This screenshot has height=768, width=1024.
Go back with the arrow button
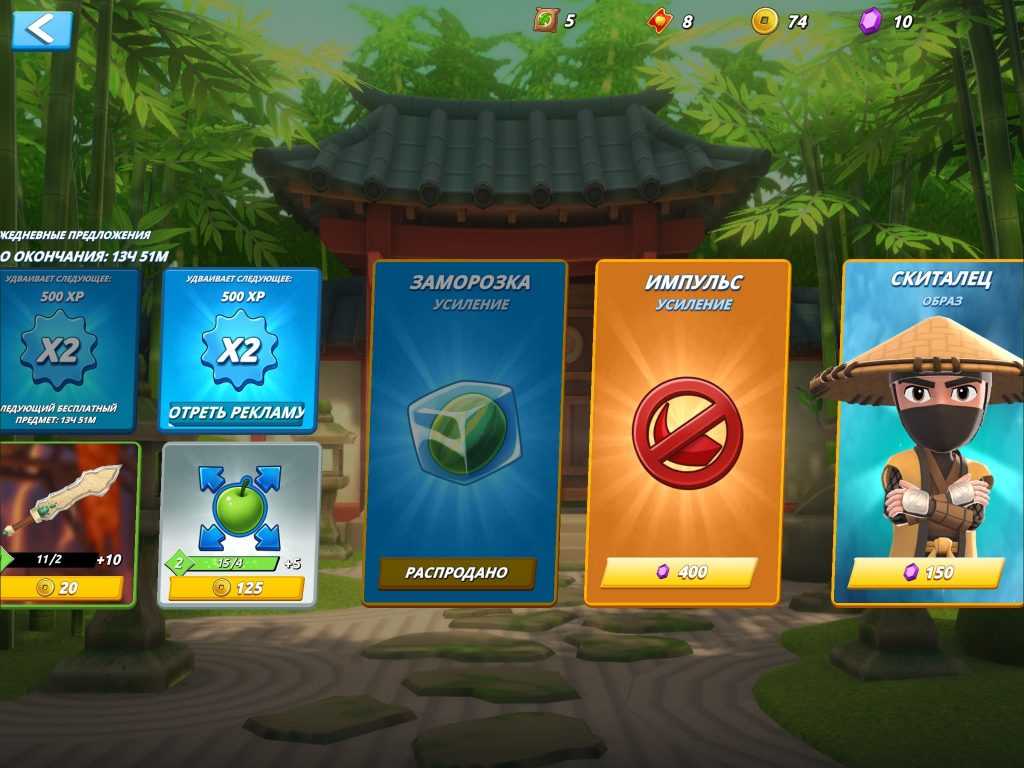coord(42,30)
